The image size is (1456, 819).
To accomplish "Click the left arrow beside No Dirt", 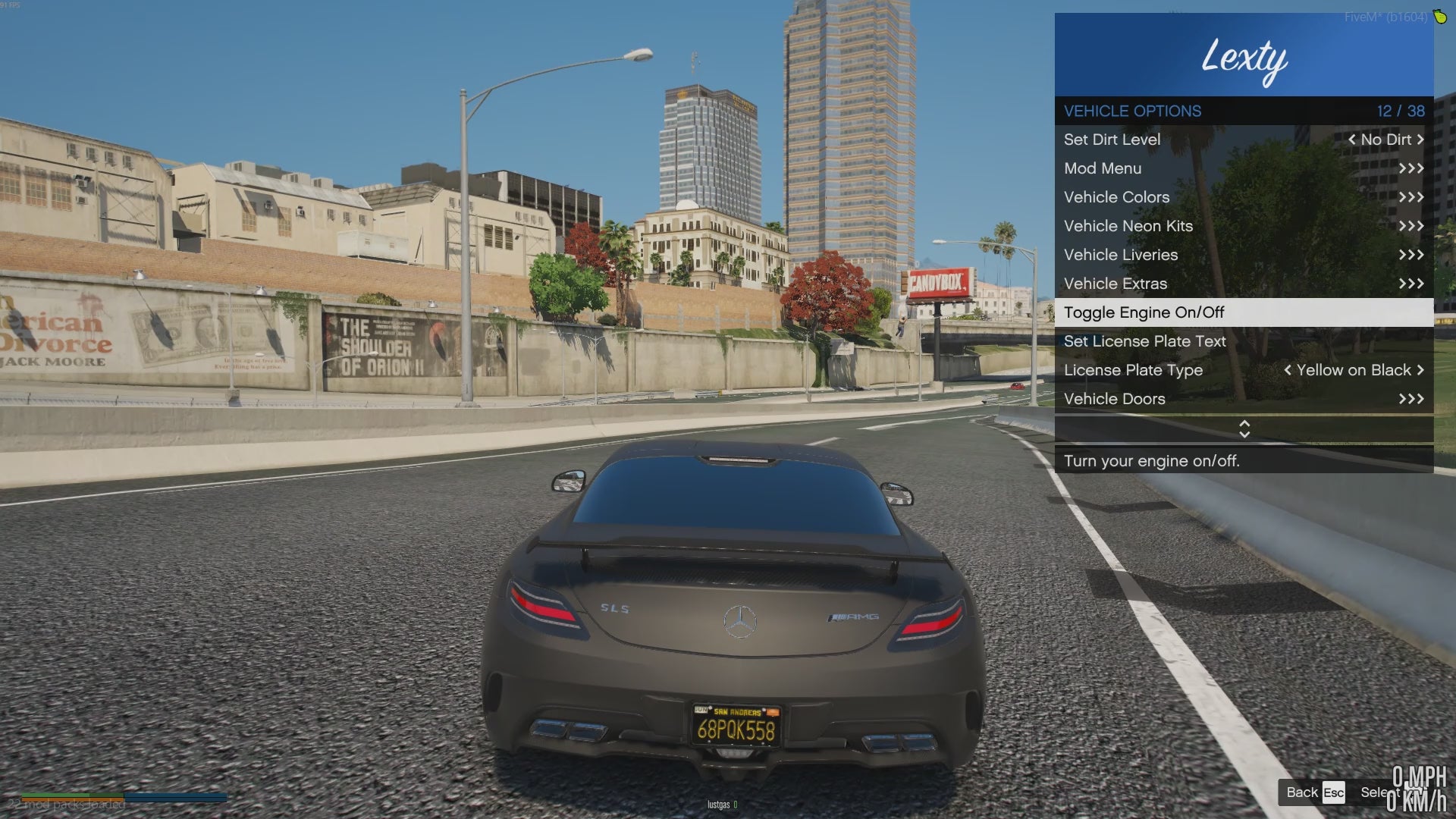I will pyautogui.click(x=1351, y=140).
